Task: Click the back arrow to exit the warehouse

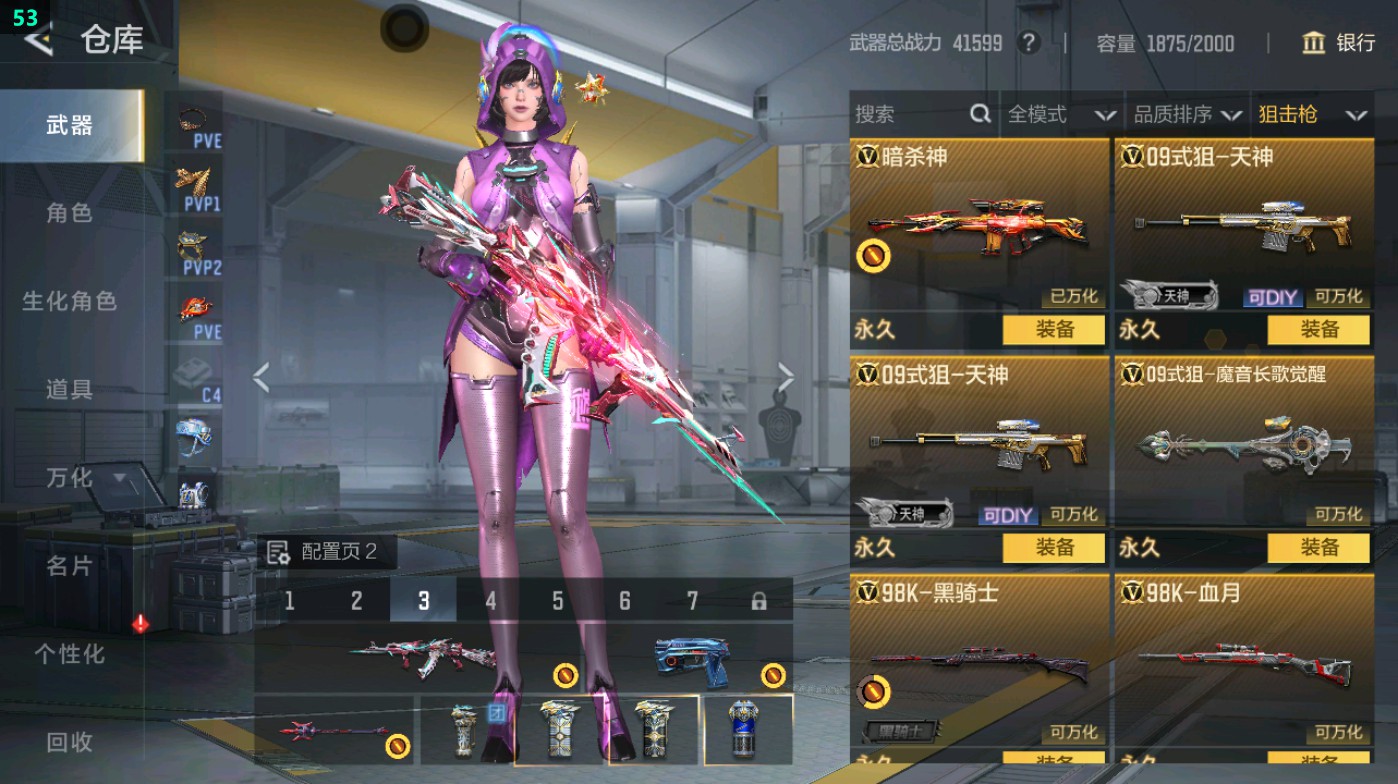Action: point(42,42)
